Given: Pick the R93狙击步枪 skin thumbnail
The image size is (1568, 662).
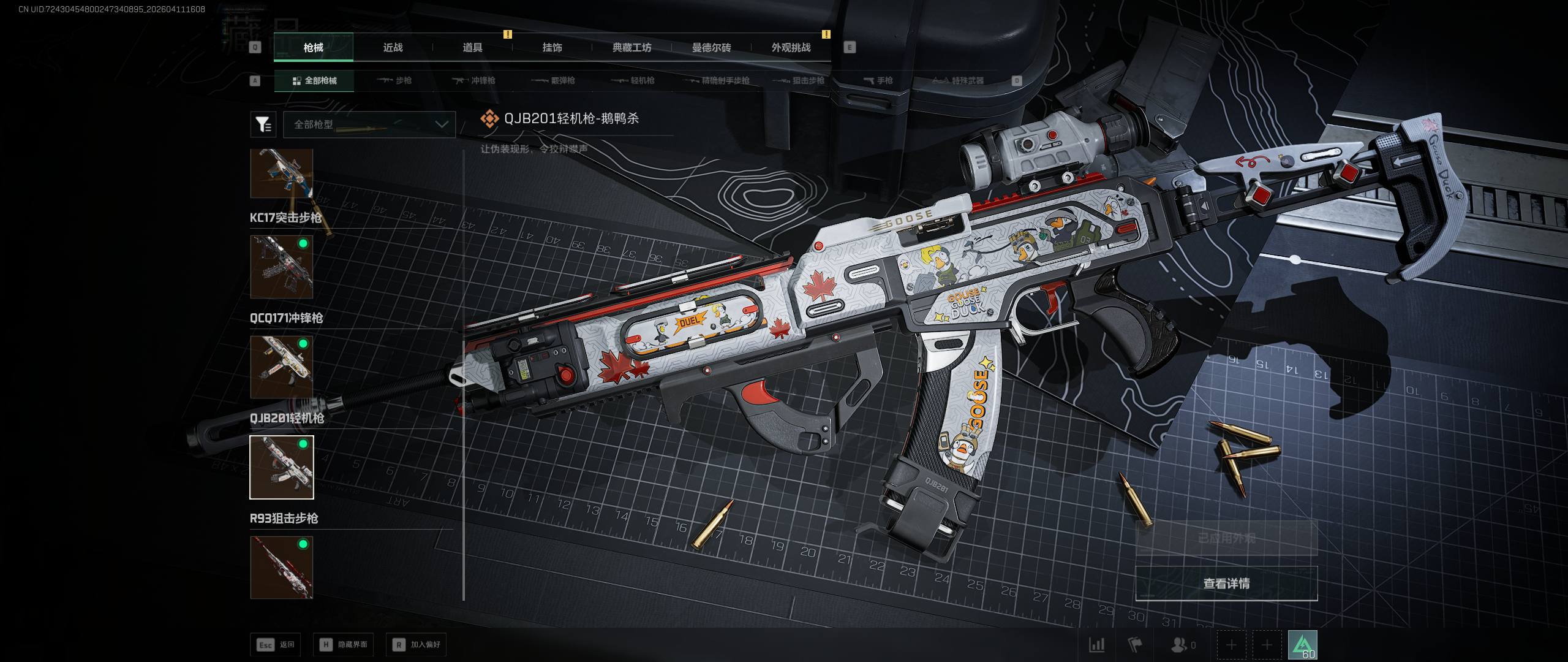Looking at the screenshot, I should pyautogui.click(x=282, y=567).
